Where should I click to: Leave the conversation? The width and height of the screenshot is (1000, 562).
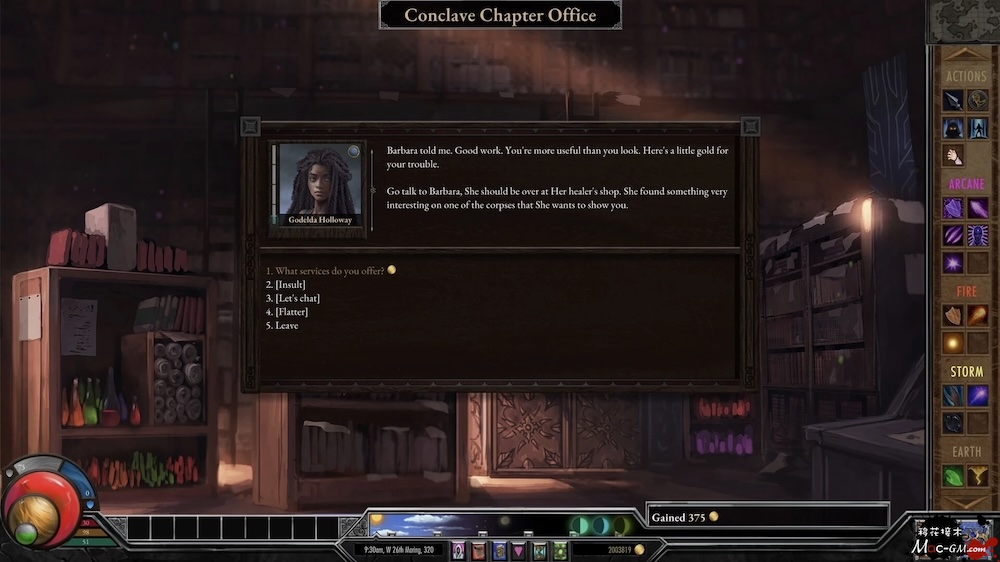click(286, 326)
